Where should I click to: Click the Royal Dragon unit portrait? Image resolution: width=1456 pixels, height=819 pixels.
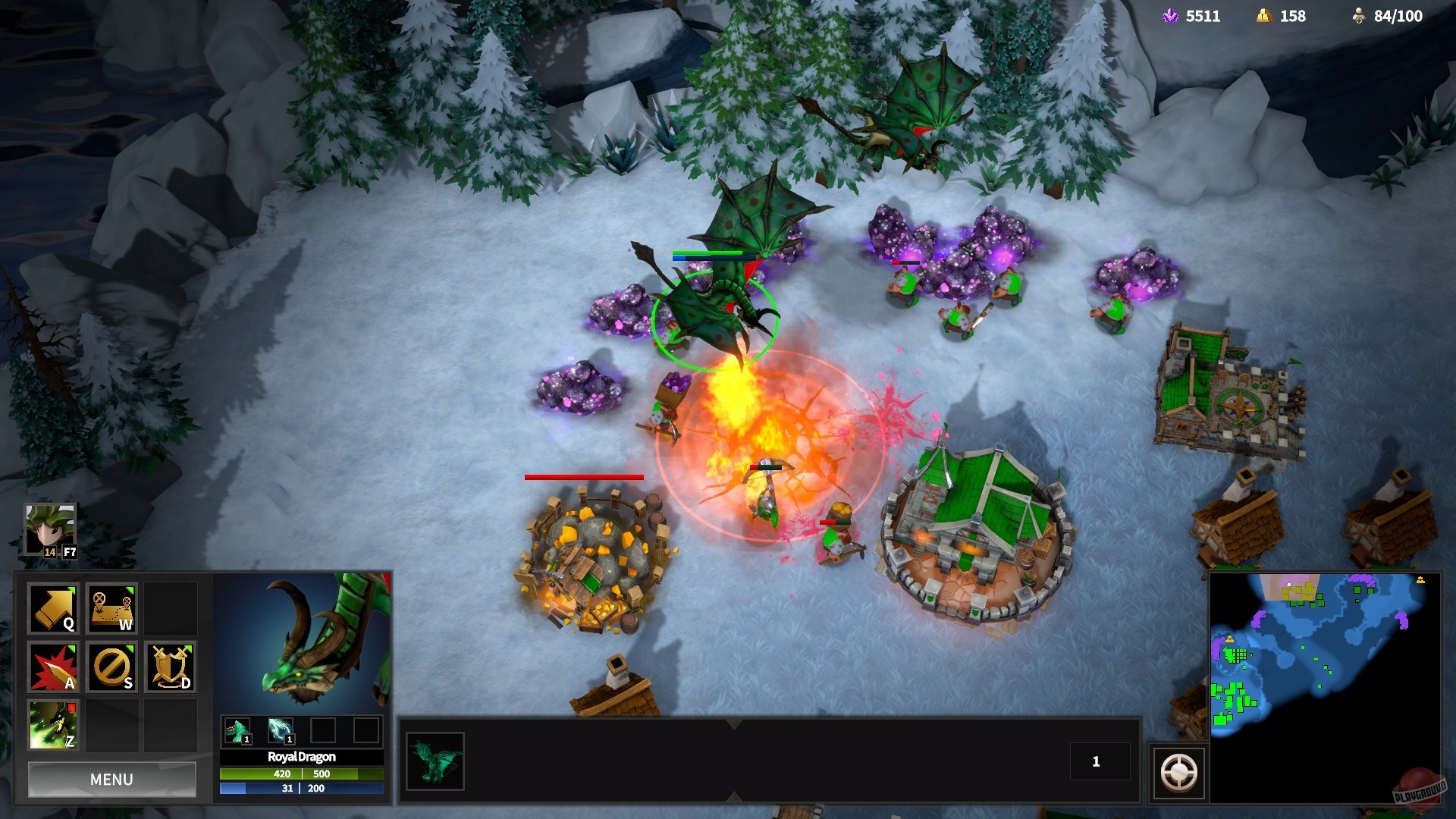302,643
